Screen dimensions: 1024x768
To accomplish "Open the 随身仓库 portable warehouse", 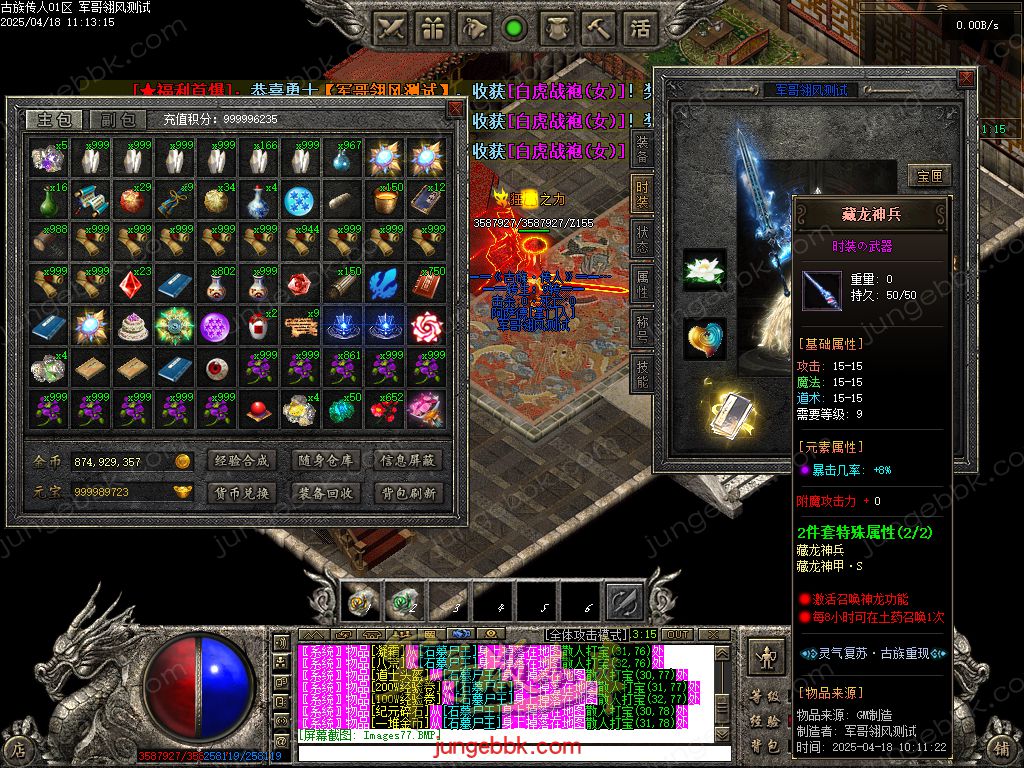I will pyautogui.click(x=325, y=461).
